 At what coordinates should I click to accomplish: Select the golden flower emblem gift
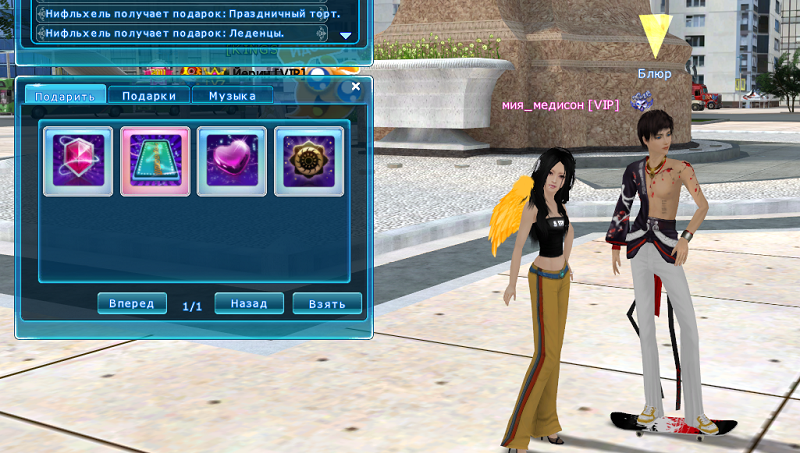coord(309,160)
